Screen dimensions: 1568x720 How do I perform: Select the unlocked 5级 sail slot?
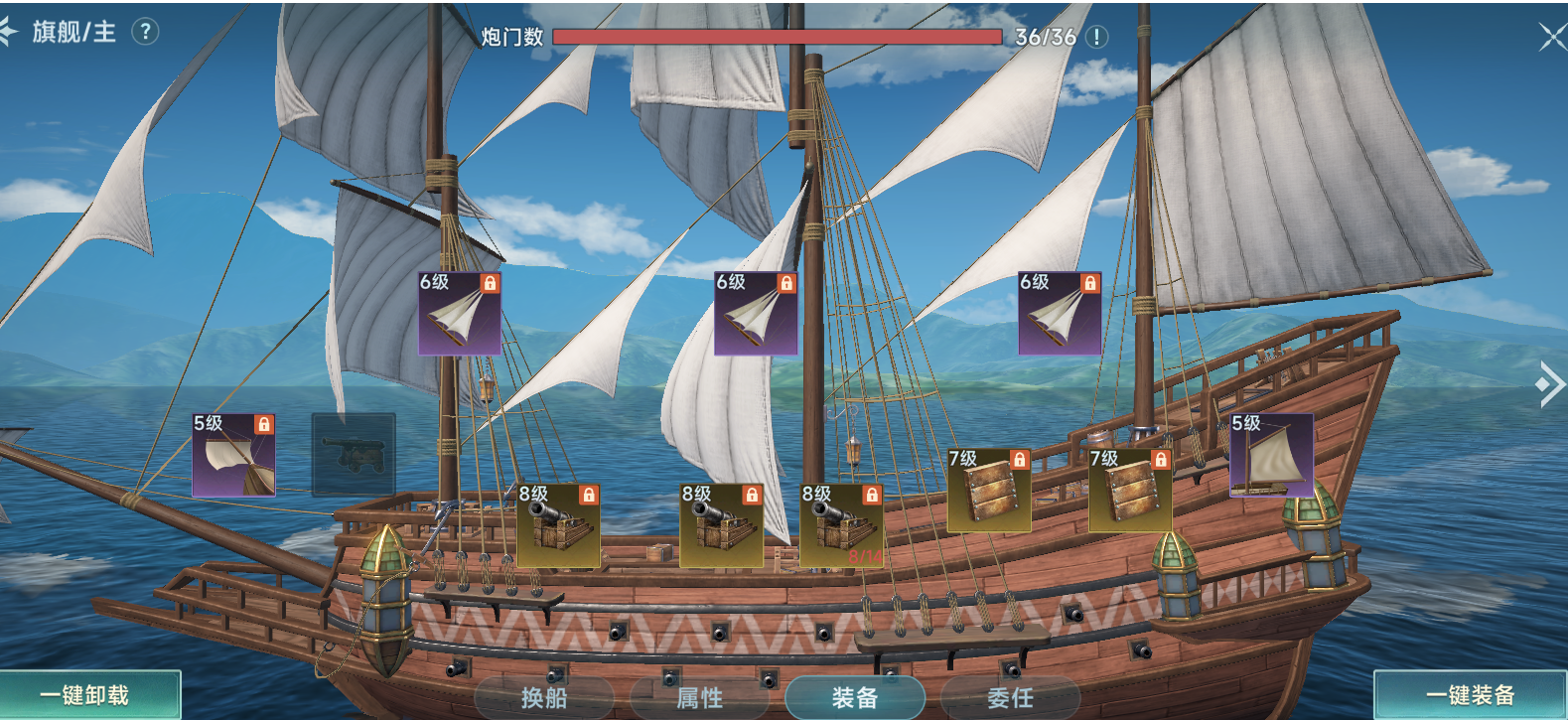point(1271,455)
